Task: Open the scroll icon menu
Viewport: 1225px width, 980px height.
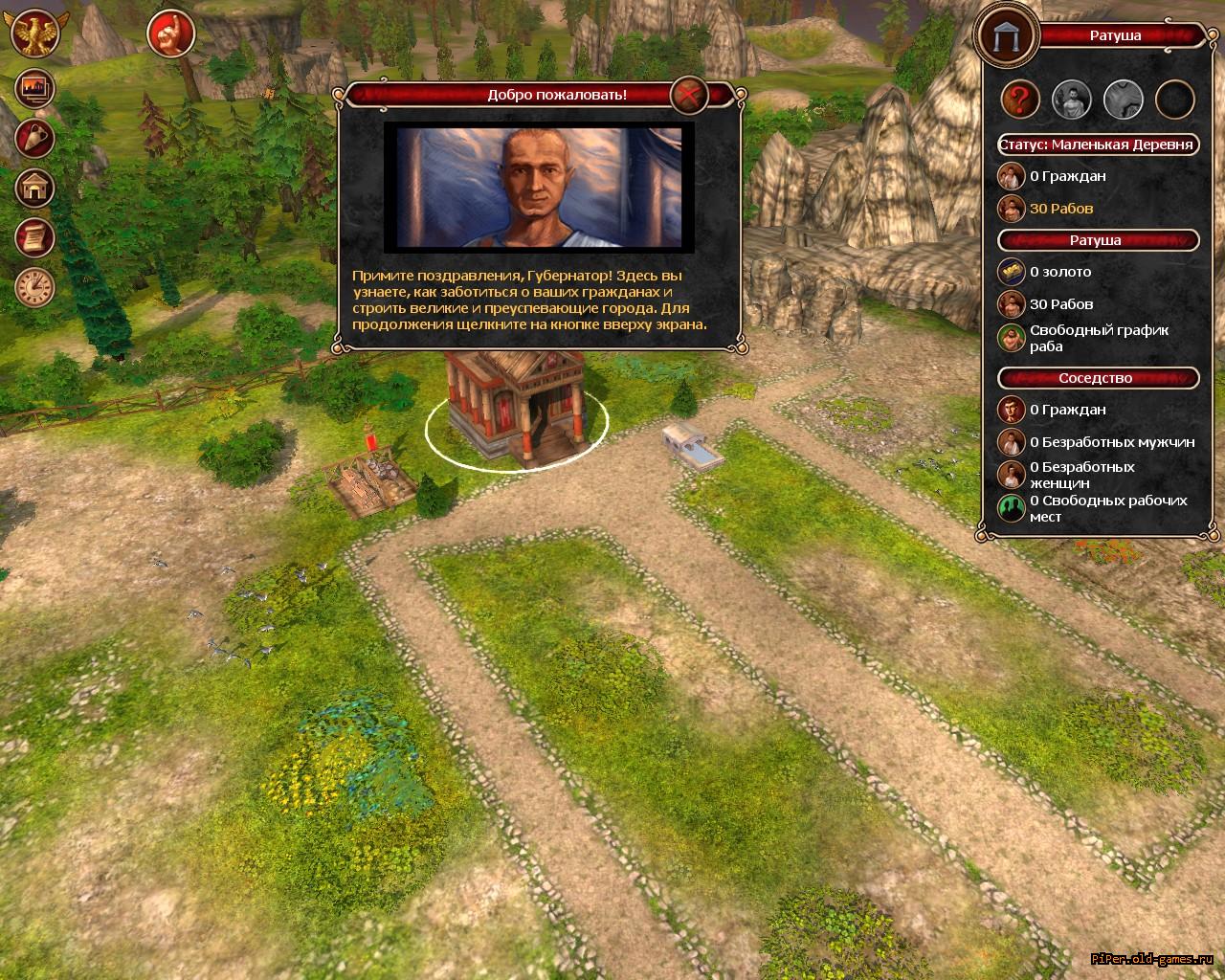Action: pos(35,237)
